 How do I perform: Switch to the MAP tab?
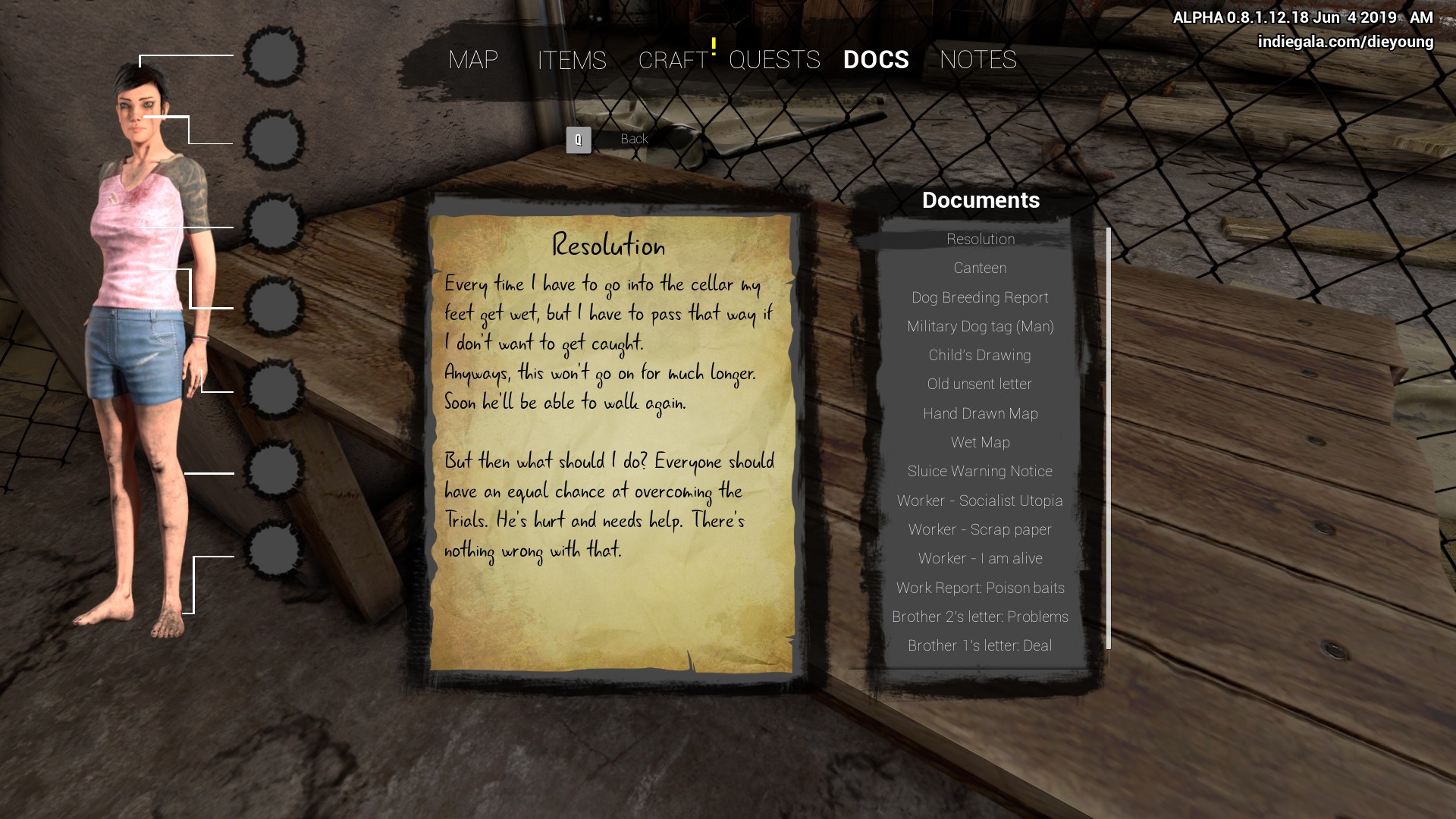[x=472, y=60]
